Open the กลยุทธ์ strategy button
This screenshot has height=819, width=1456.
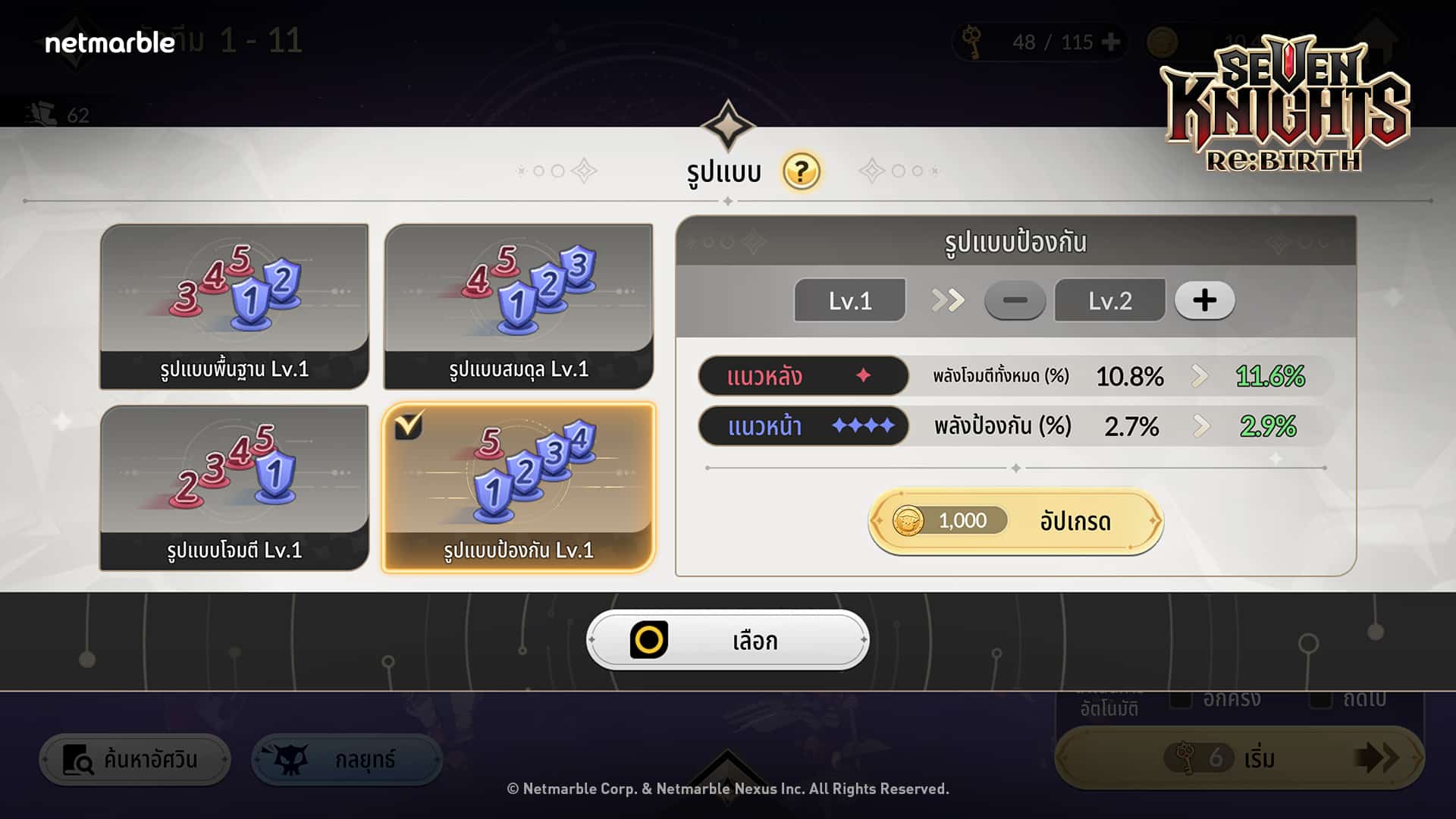(347, 759)
